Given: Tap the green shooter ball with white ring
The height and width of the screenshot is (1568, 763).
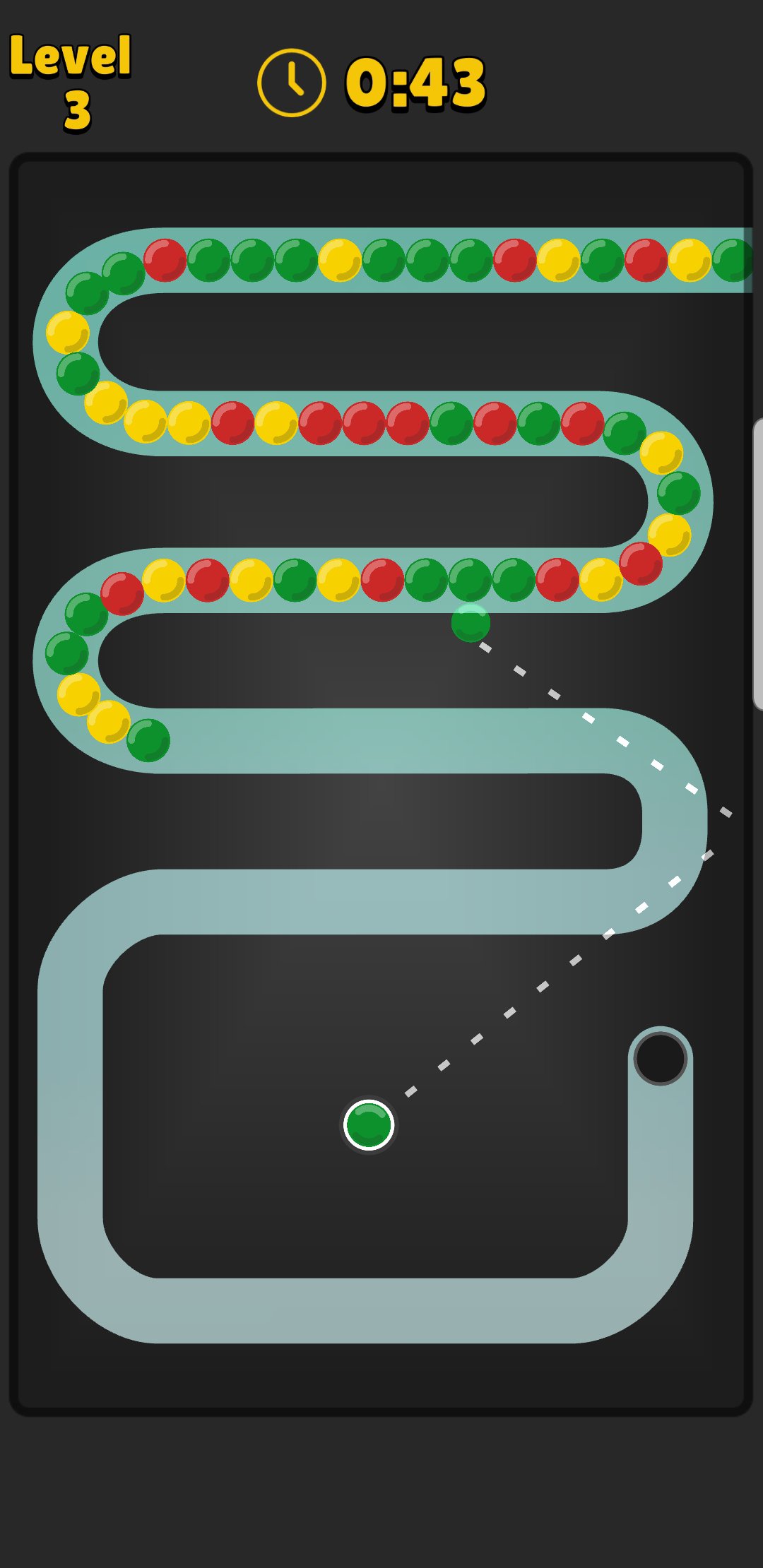Looking at the screenshot, I should 368,1124.
